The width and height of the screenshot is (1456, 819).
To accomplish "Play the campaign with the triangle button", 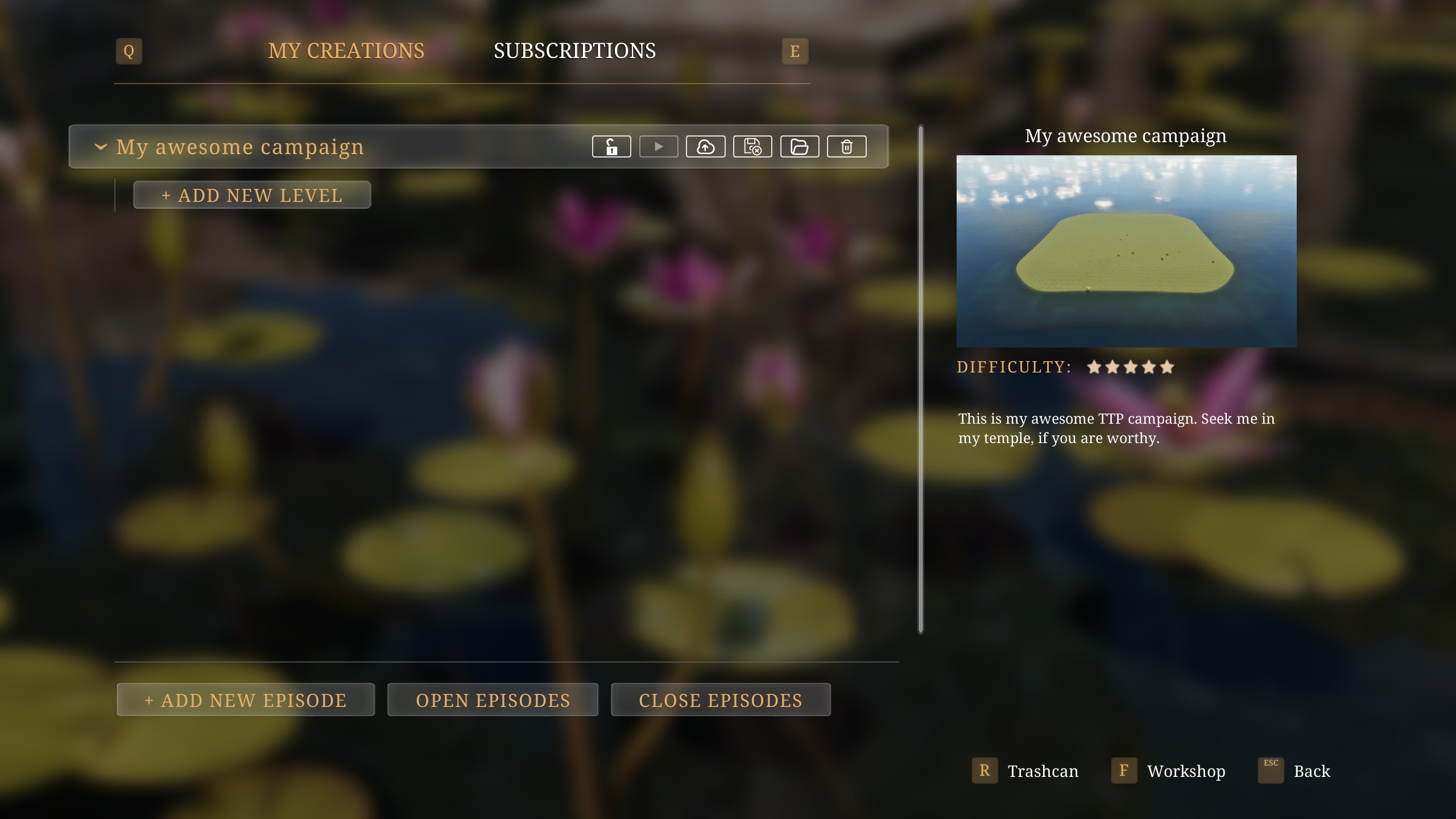I will 659,147.
